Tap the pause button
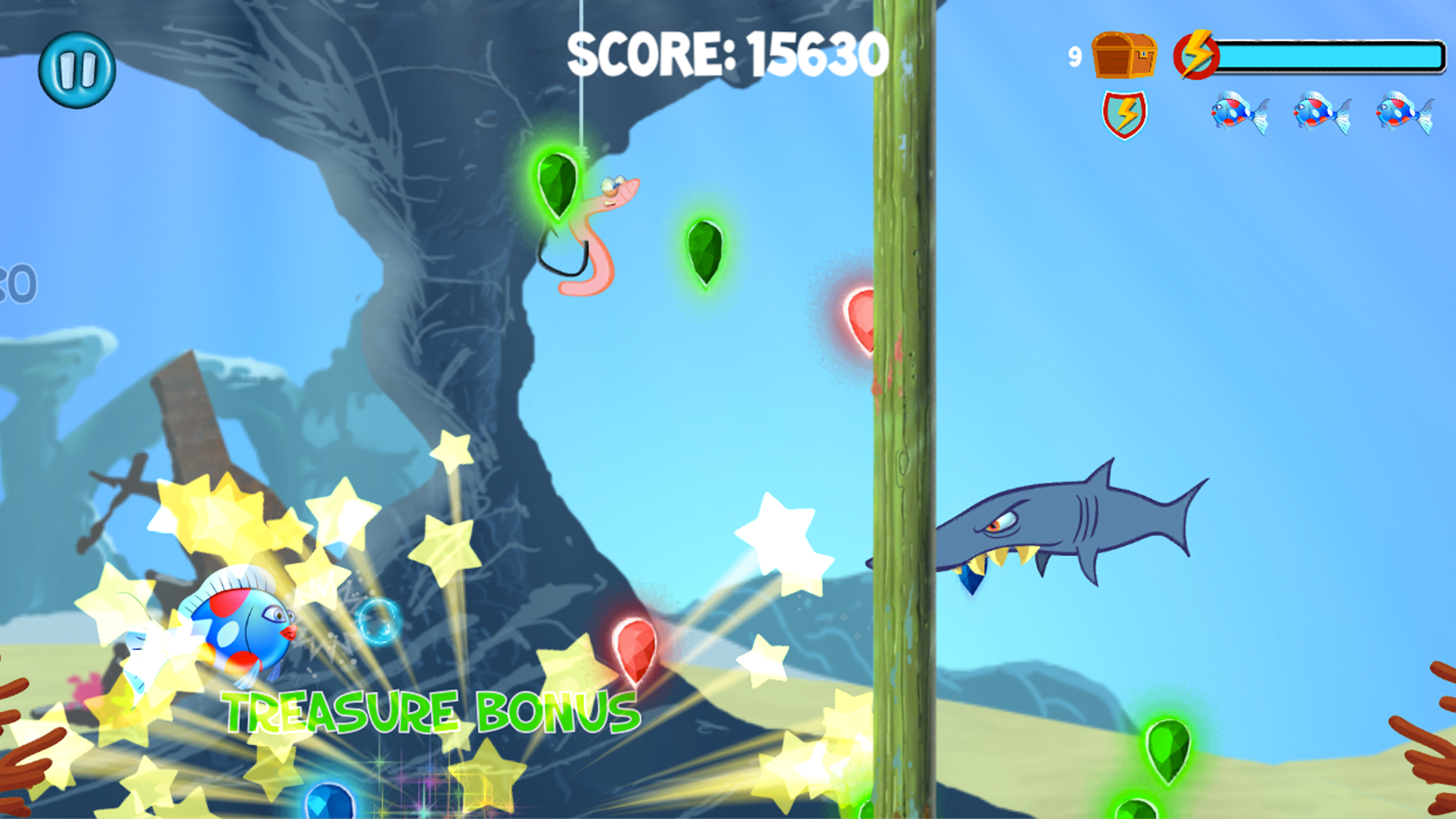The width and height of the screenshot is (1456, 819). point(79,69)
